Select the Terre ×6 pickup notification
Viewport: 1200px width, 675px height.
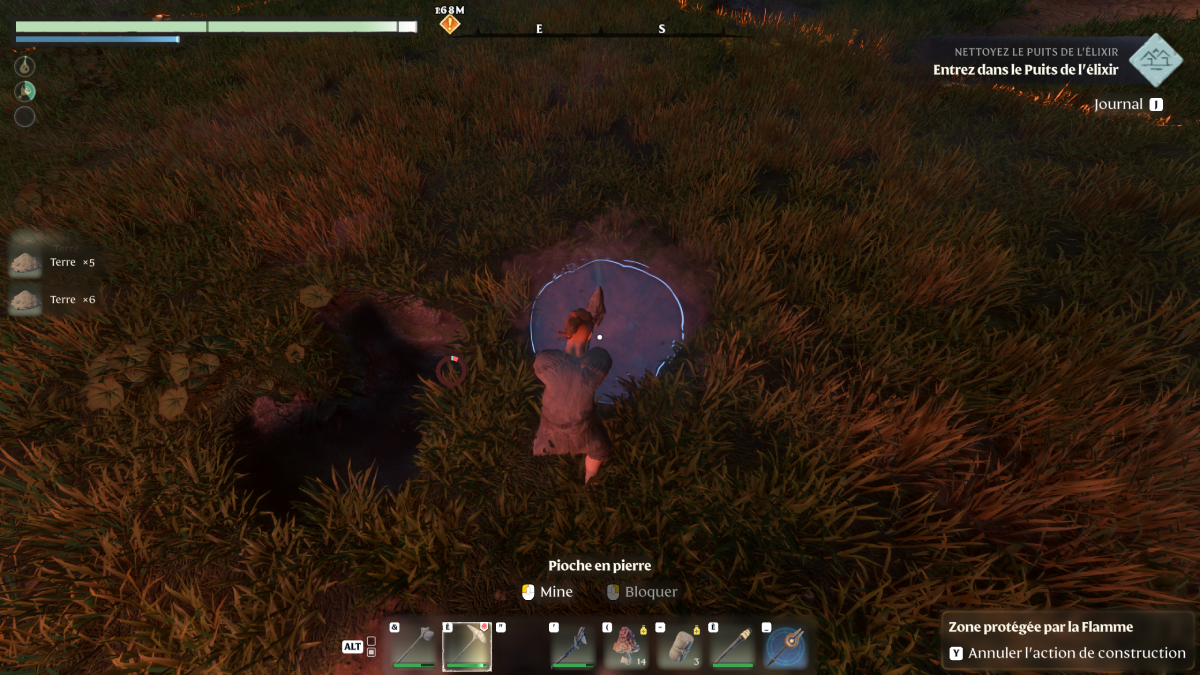point(53,299)
